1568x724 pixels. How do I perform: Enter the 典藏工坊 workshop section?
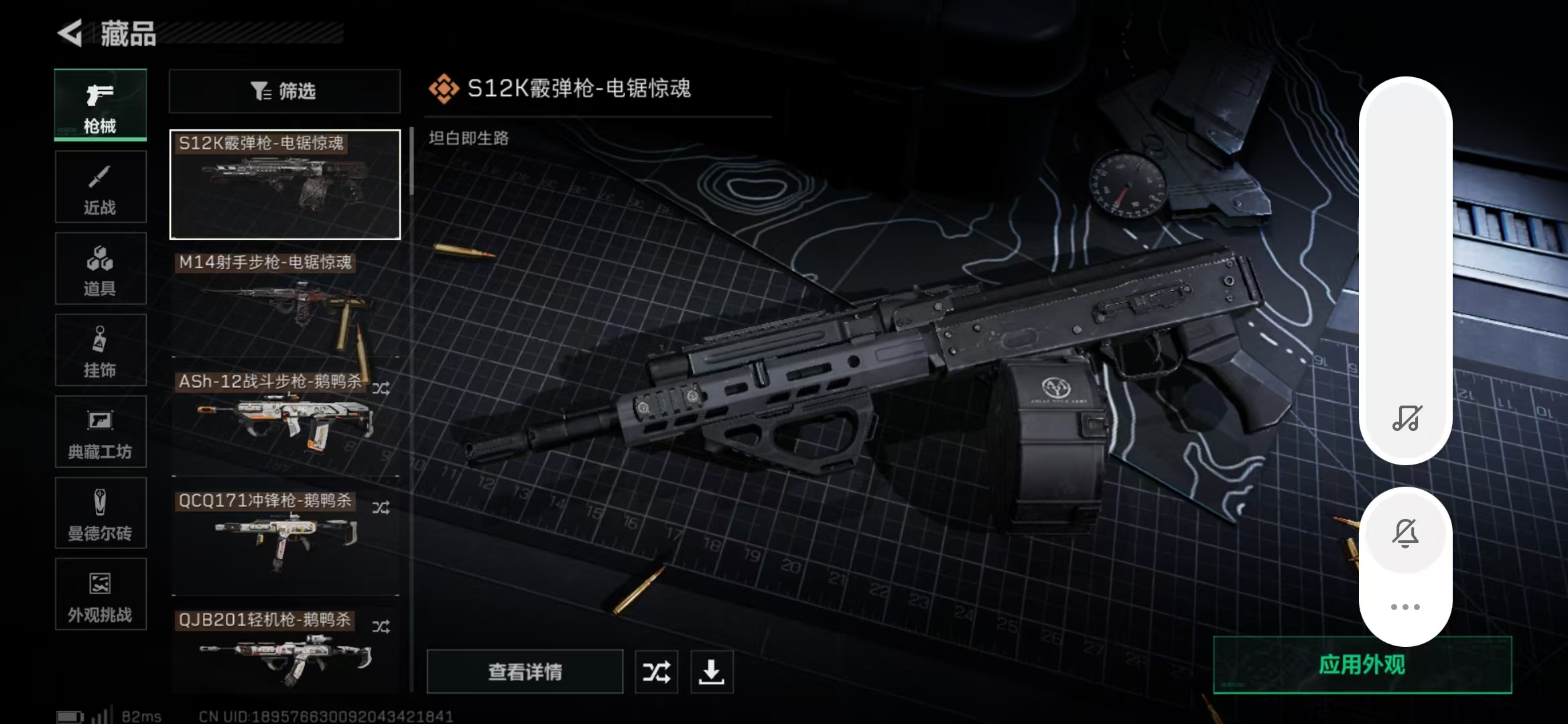tap(99, 432)
